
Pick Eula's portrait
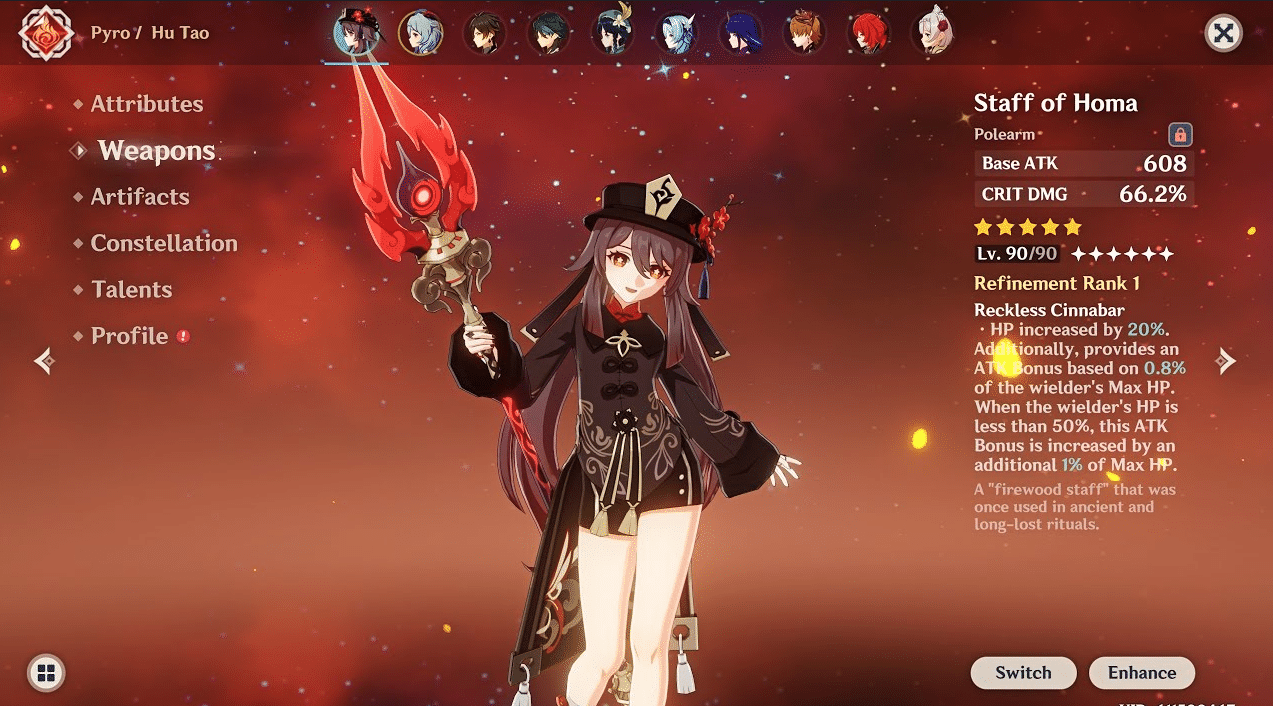coord(677,33)
